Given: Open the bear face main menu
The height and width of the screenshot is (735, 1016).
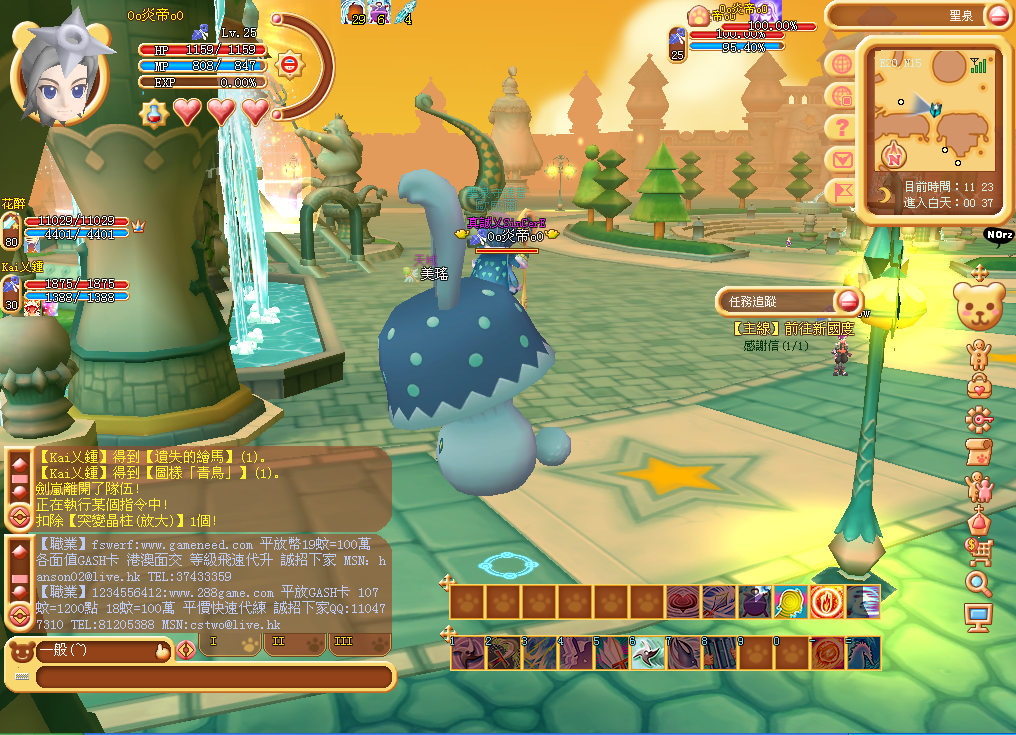Looking at the screenshot, I should coord(979,306).
